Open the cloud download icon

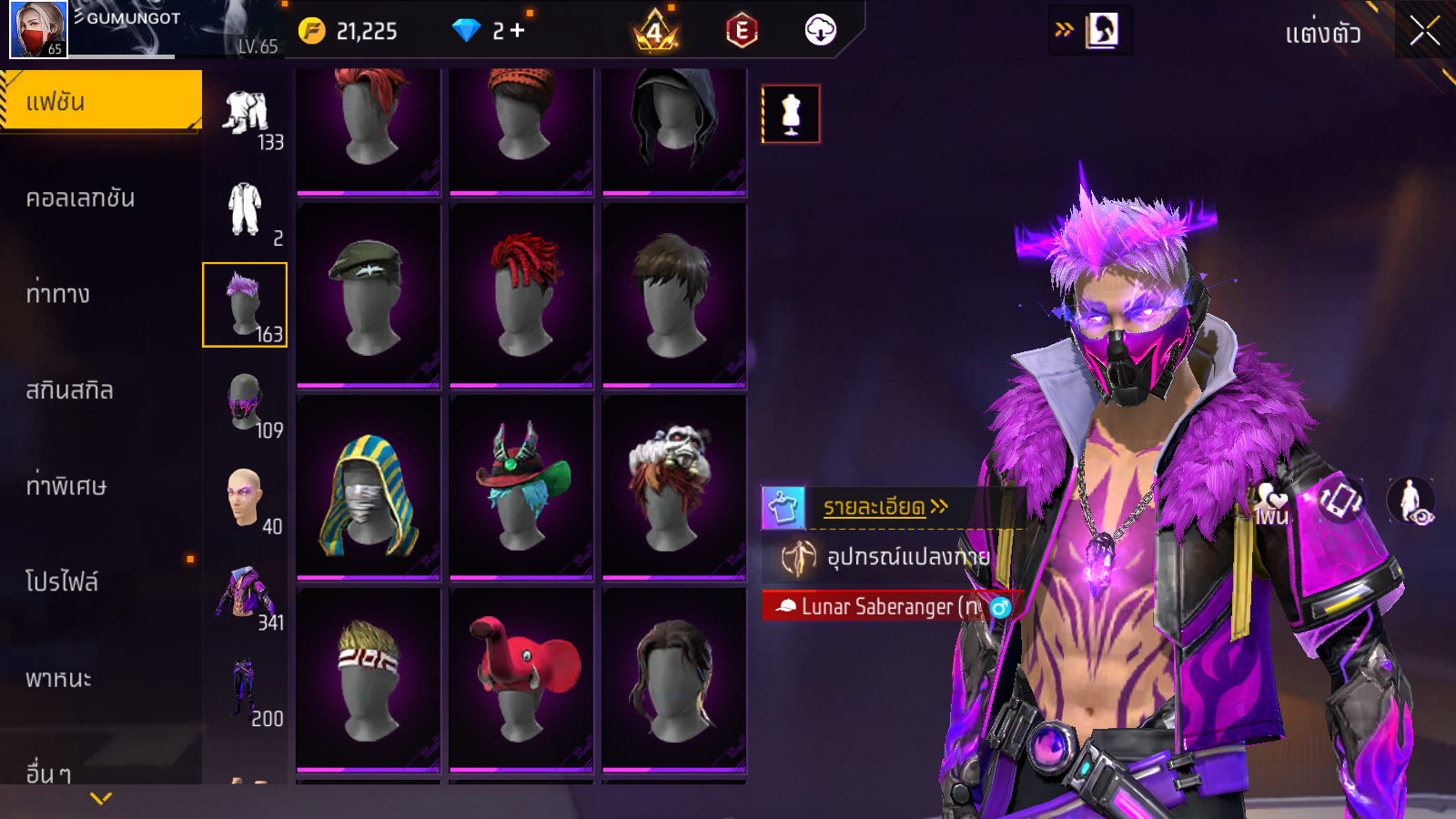coord(820,31)
